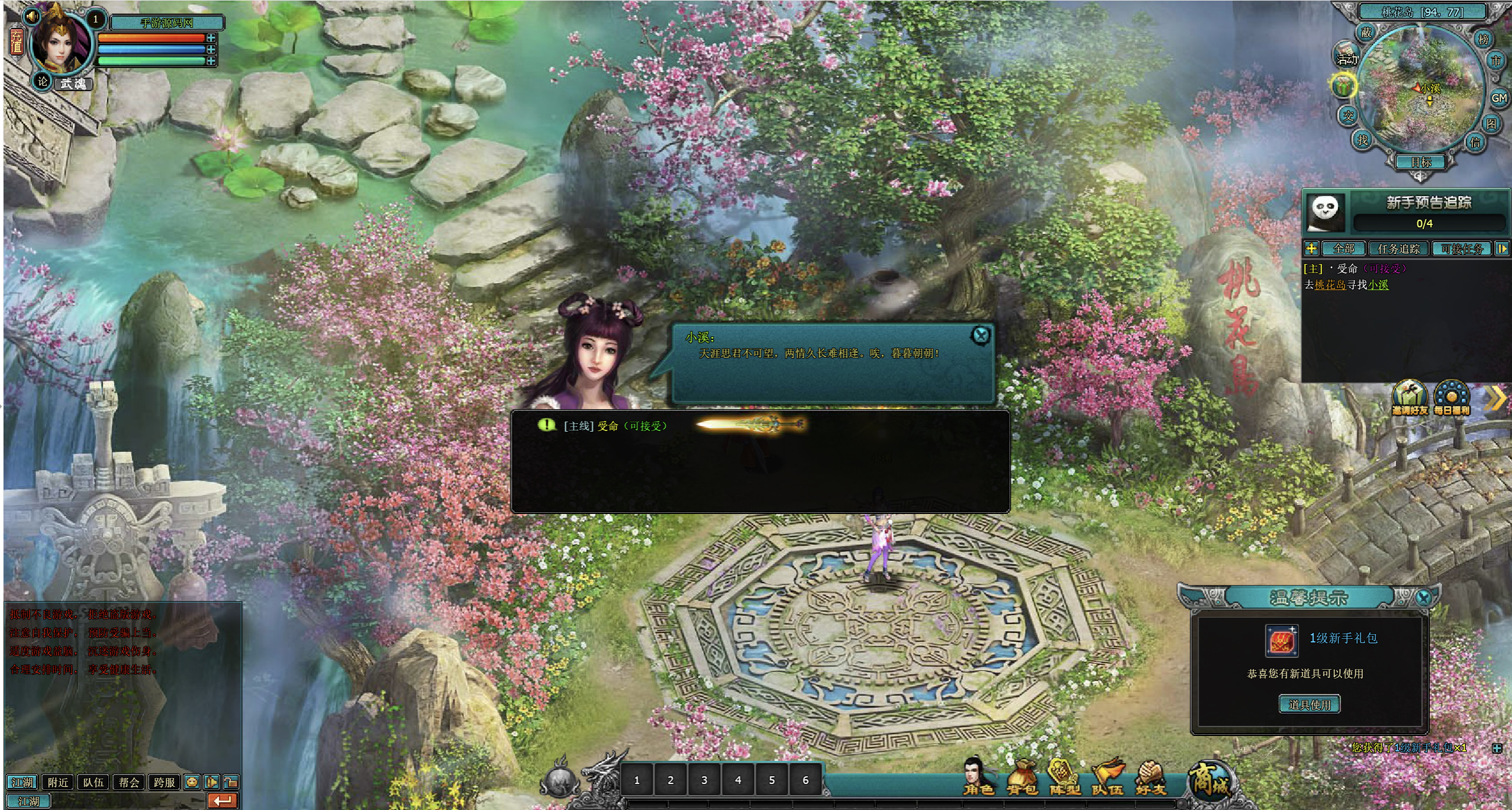Click the 充值 recharge button
The width and height of the screenshot is (1512, 810).
click(x=16, y=41)
